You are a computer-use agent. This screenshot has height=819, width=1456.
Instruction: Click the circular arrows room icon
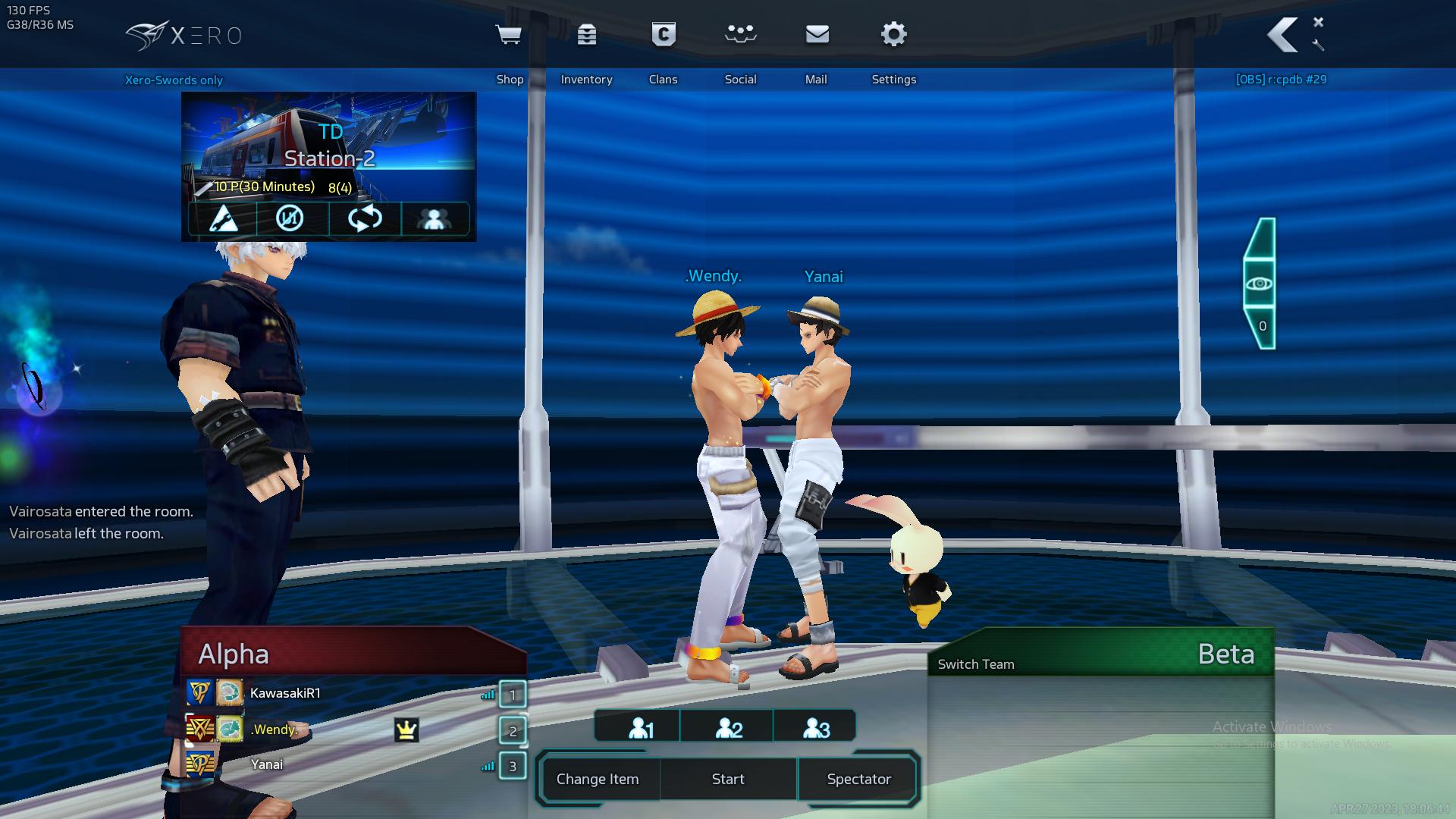tap(364, 219)
